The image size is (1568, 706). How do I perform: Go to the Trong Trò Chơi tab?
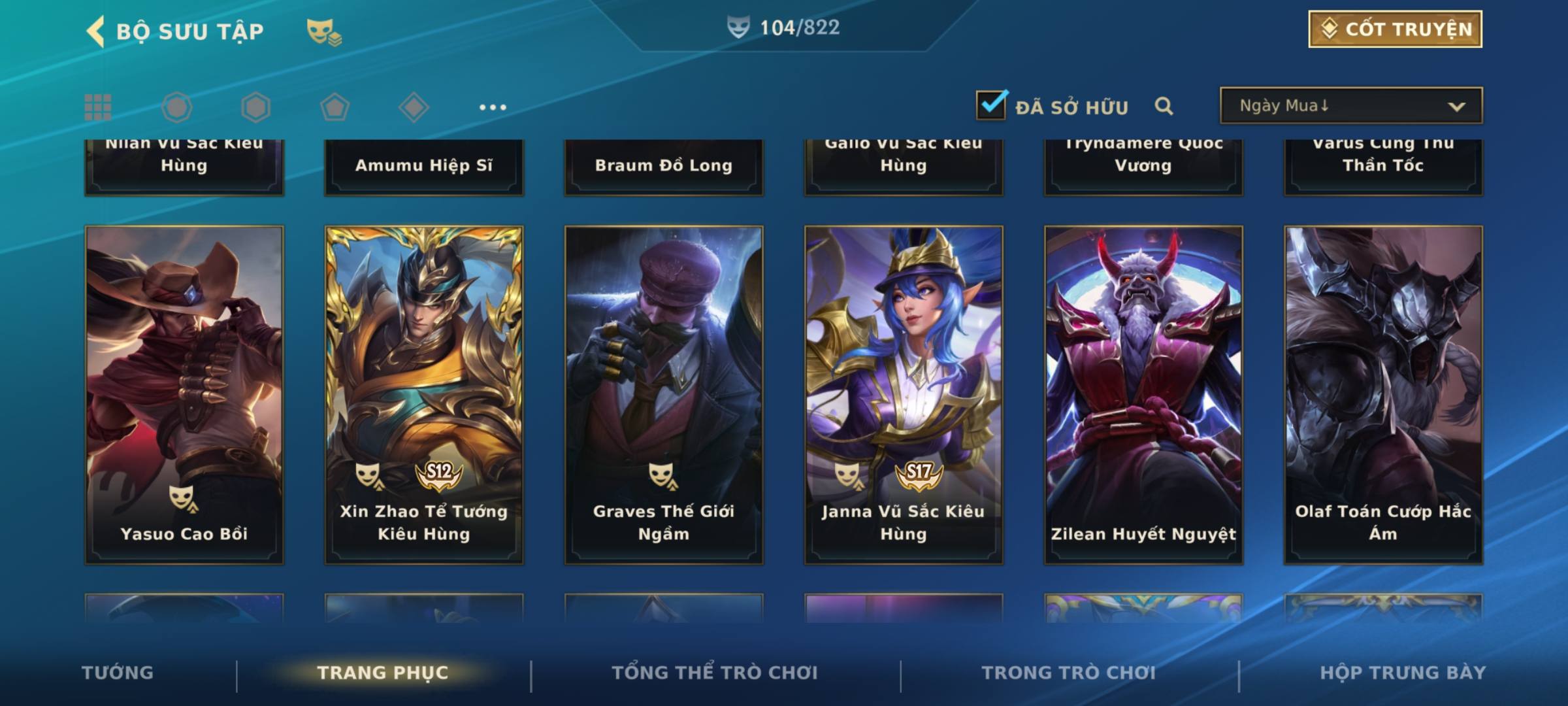click(x=1068, y=673)
